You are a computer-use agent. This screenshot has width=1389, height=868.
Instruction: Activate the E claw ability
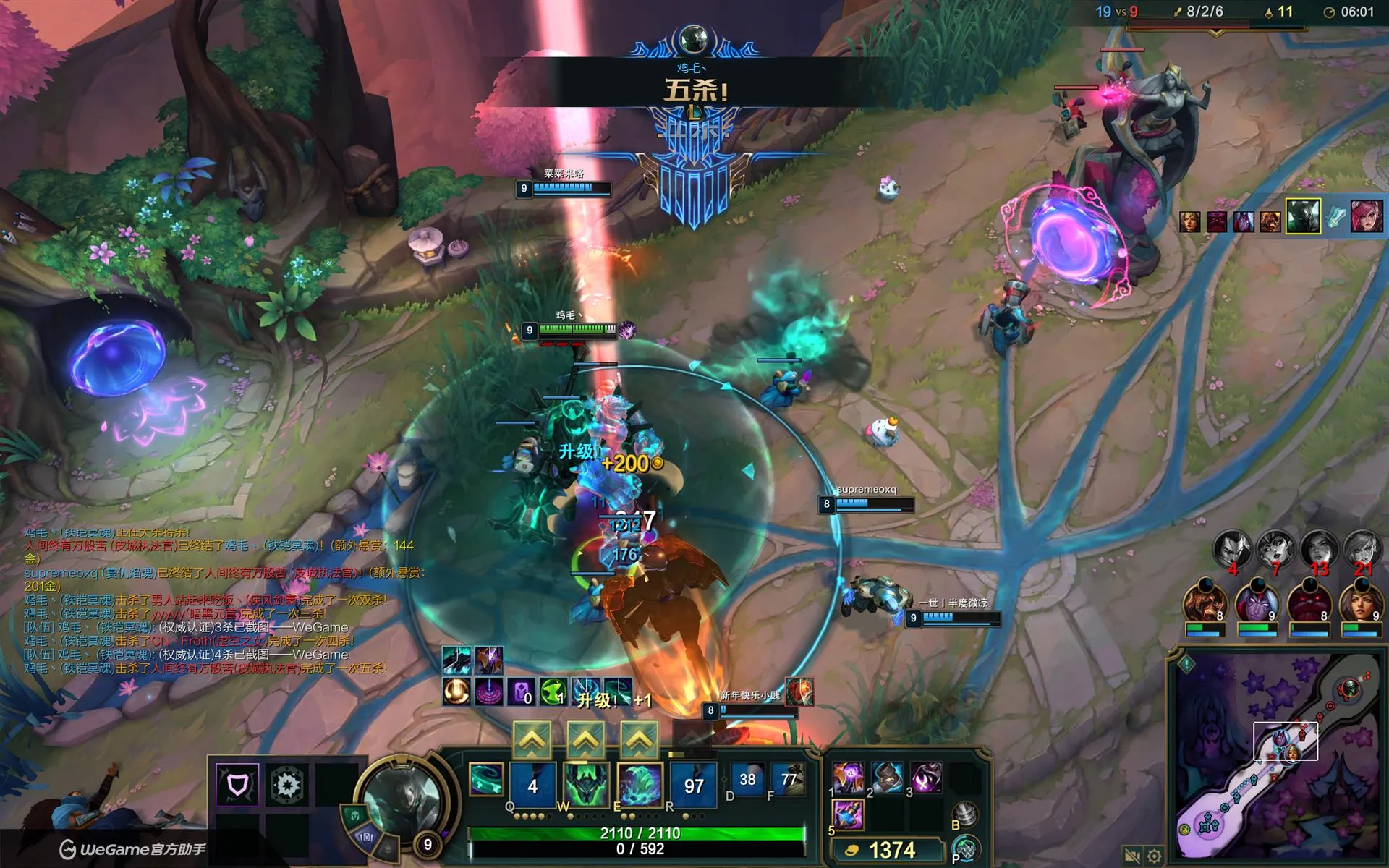tap(640, 785)
